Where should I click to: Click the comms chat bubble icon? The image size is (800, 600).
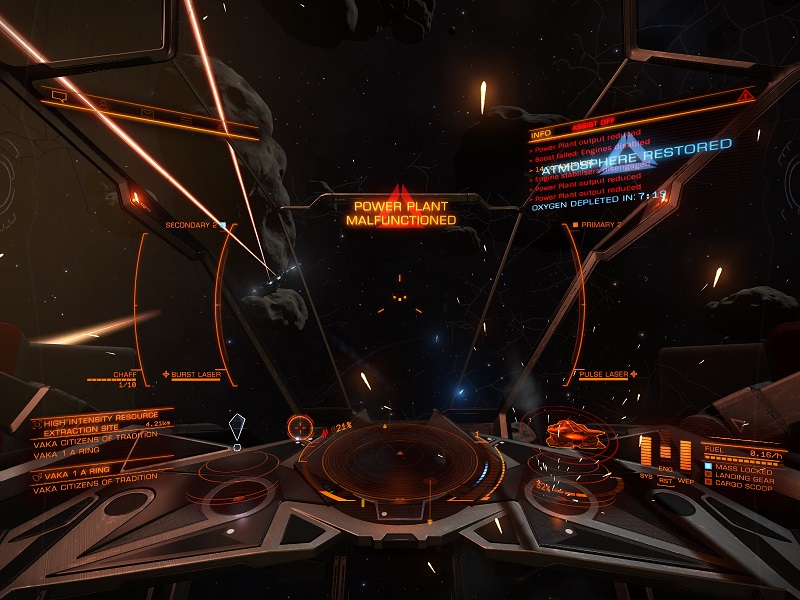click(59, 96)
